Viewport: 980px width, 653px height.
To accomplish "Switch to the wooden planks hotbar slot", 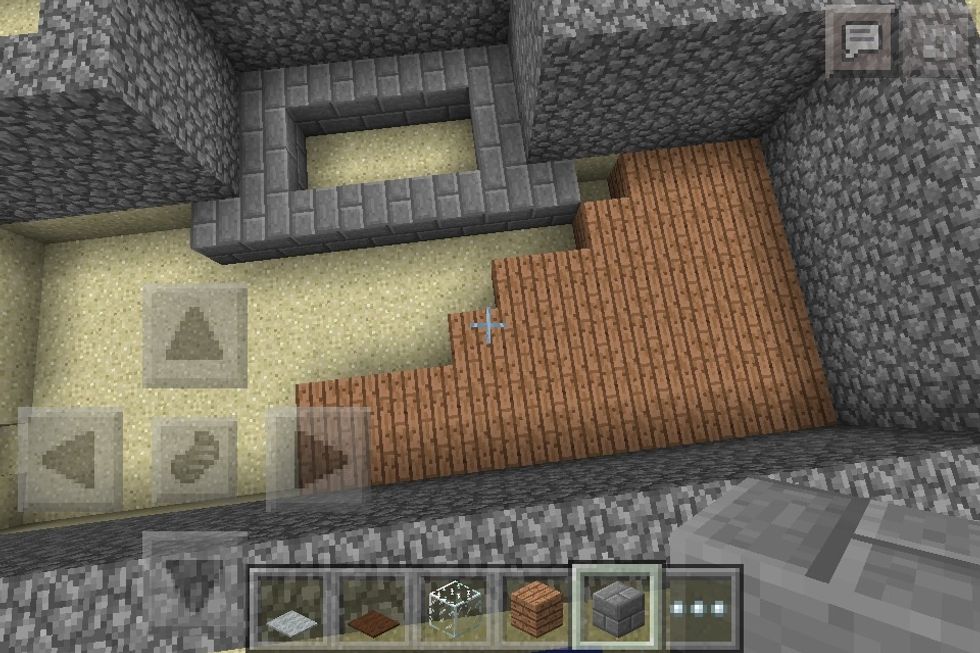I will click(536, 608).
